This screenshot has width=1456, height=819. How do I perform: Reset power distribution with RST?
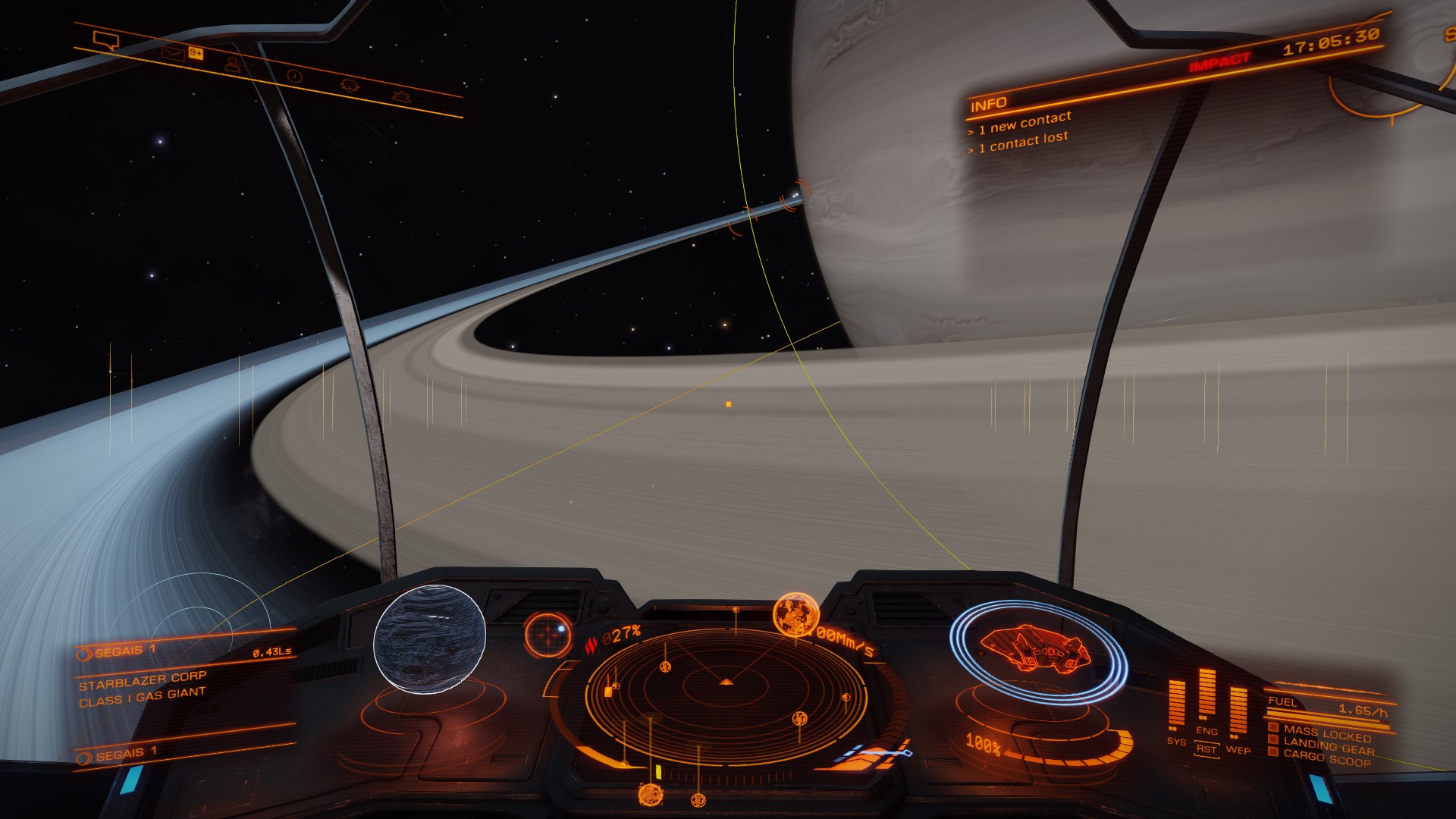tap(1206, 749)
